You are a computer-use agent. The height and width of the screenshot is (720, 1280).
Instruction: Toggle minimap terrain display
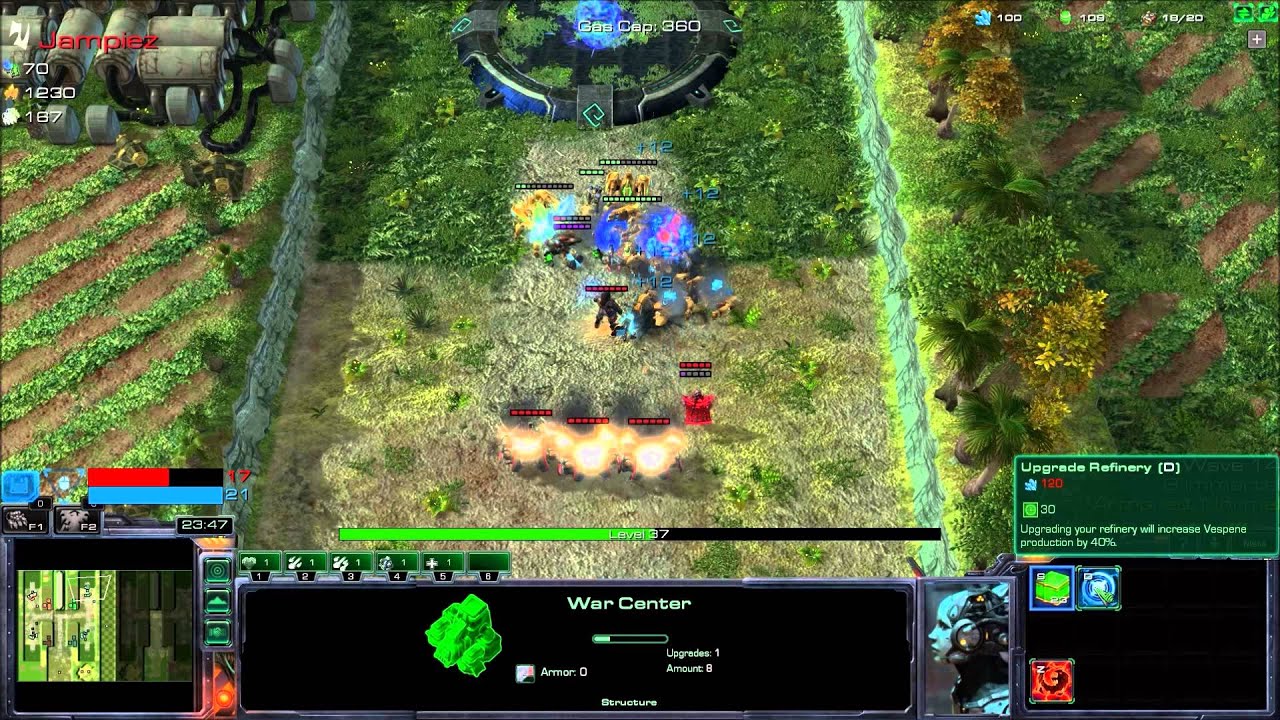[217, 601]
